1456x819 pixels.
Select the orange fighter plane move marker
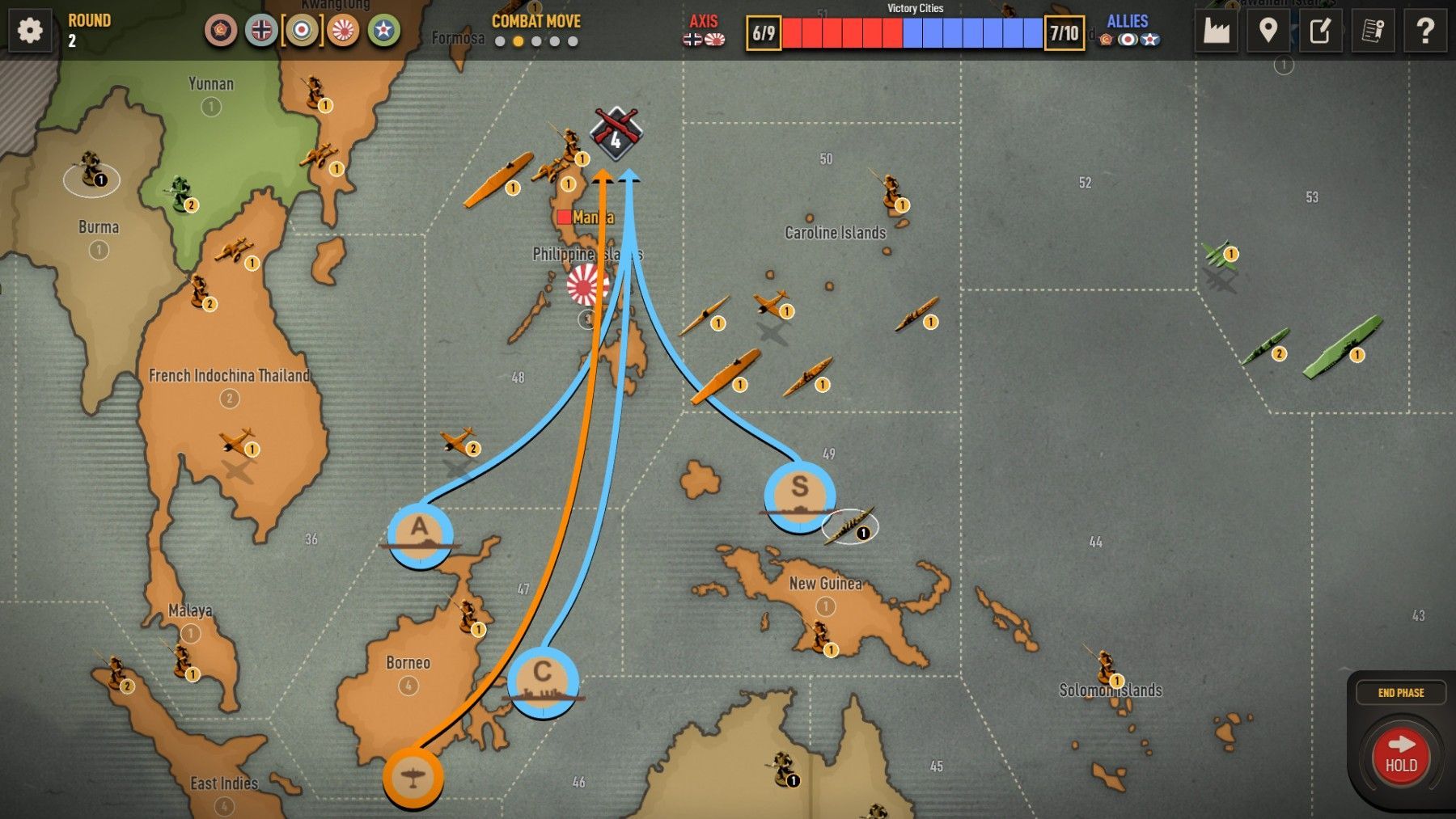pos(413,778)
